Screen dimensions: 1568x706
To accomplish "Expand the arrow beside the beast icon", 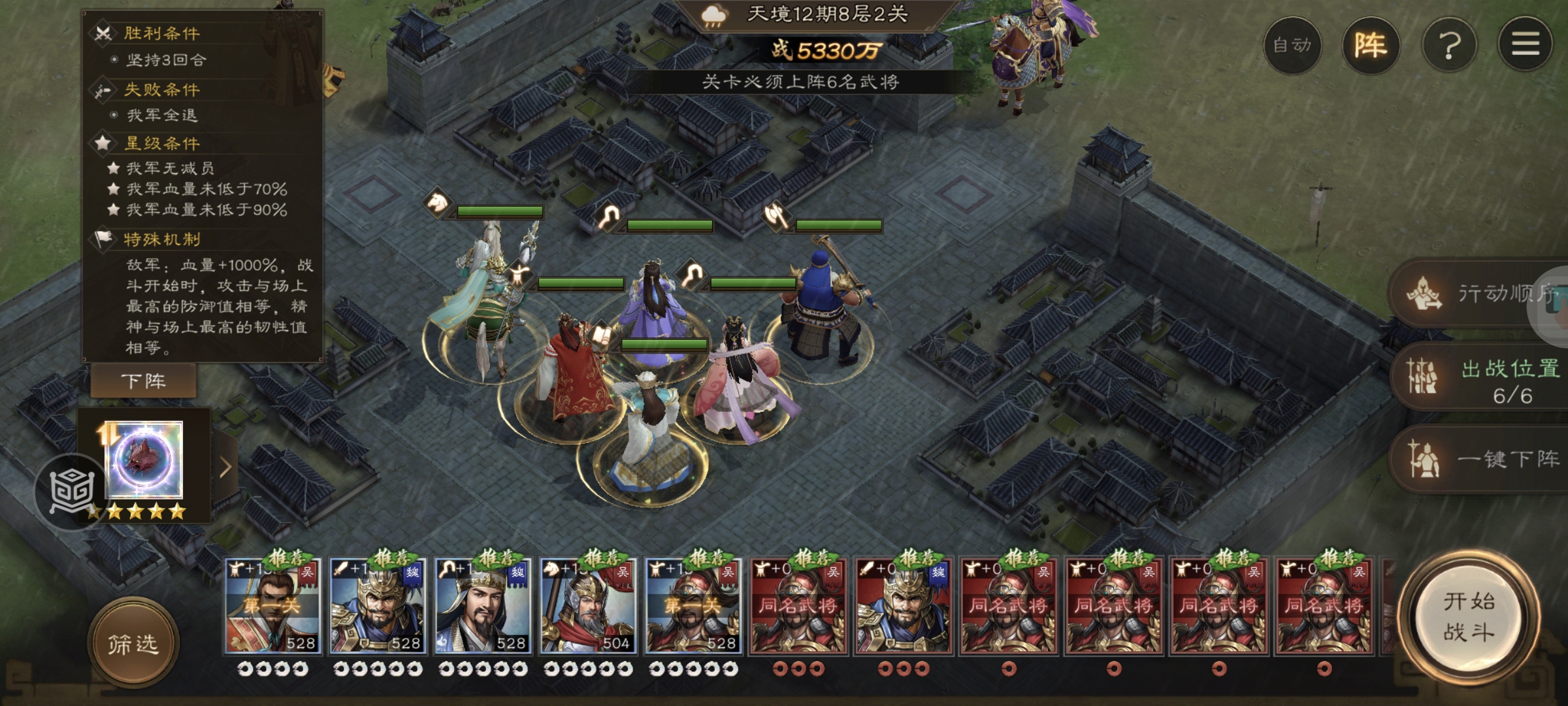I will [225, 467].
